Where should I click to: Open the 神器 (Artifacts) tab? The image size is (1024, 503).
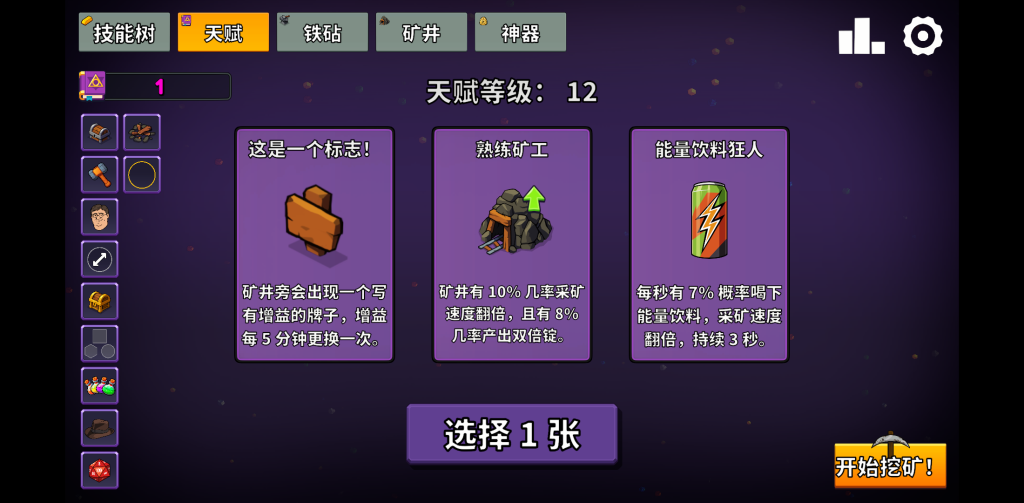520,32
